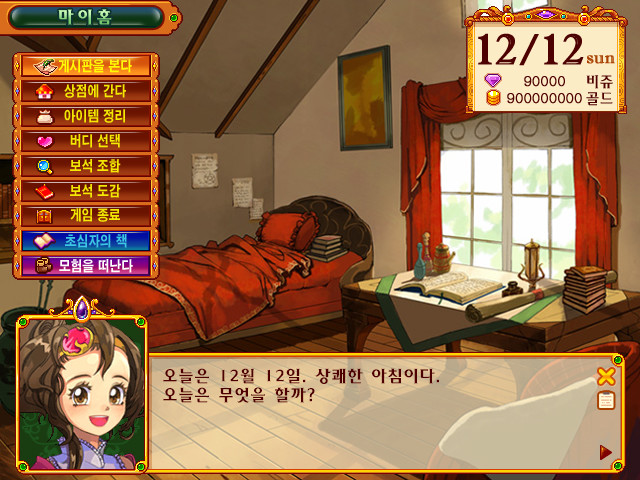Viewport: 640px width, 480px height.
Task: Open the 버디 선택 buddy selection
Action: click(x=84, y=141)
